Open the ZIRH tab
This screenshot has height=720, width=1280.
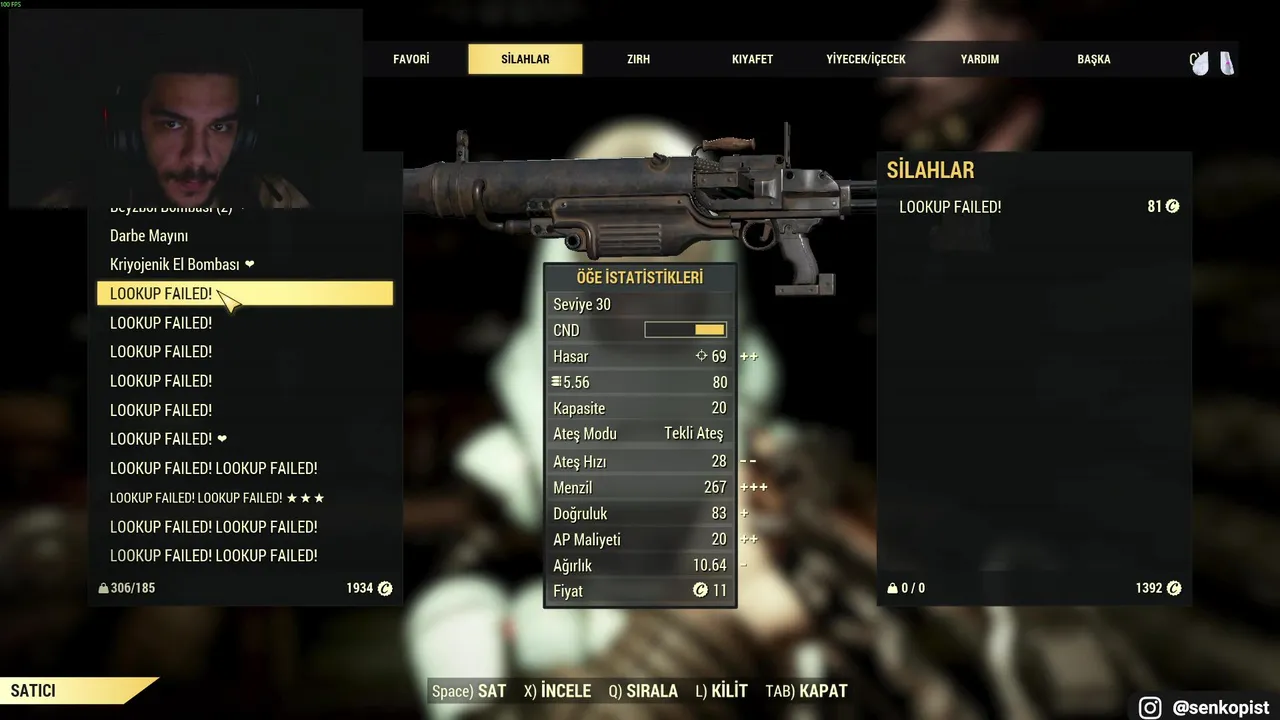pos(638,59)
